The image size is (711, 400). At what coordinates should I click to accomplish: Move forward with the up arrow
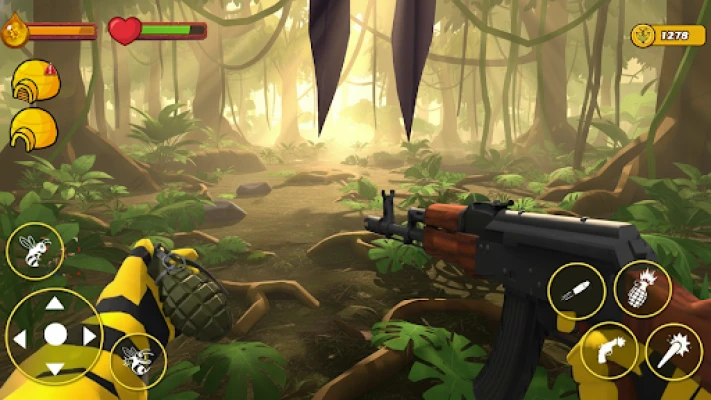coord(55,304)
